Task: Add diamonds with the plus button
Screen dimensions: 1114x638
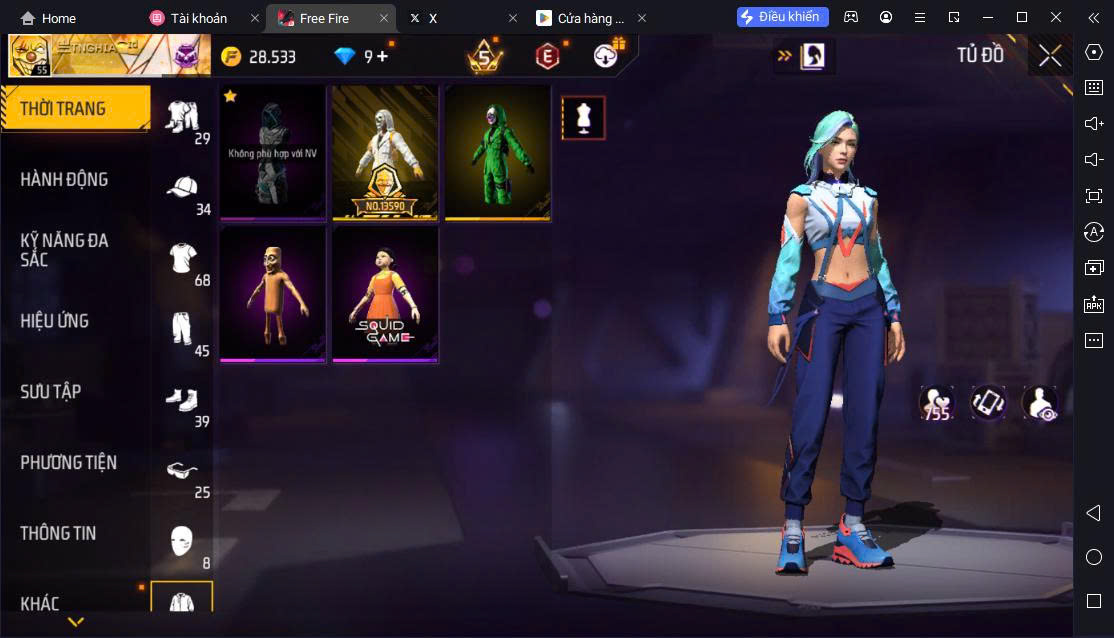Action: [382, 56]
